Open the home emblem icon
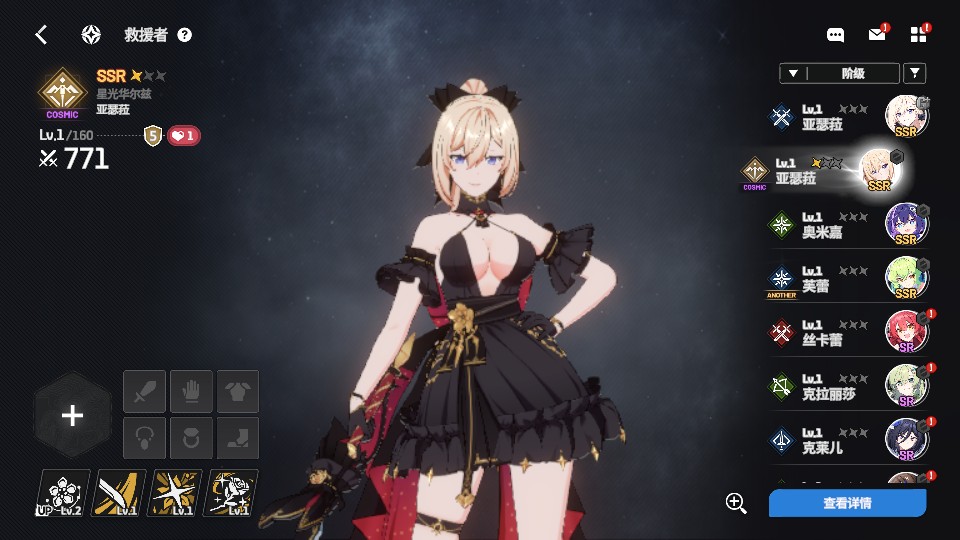The width and height of the screenshot is (960, 540). (x=91, y=35)
